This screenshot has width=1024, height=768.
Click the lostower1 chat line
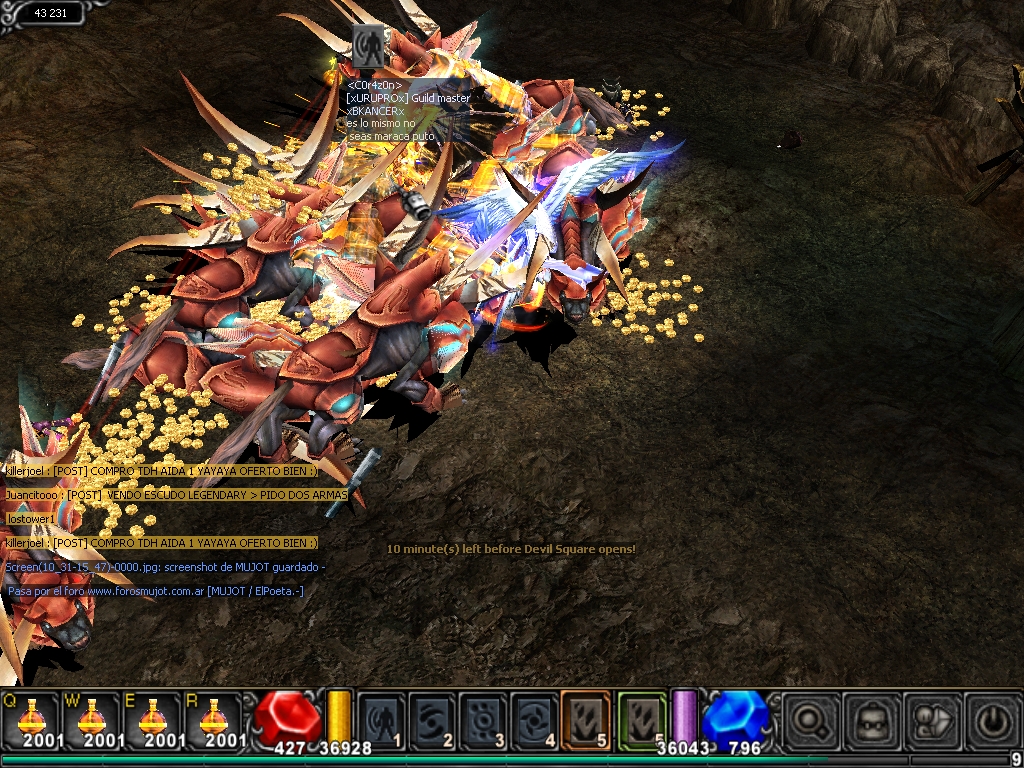click(31, 519)
